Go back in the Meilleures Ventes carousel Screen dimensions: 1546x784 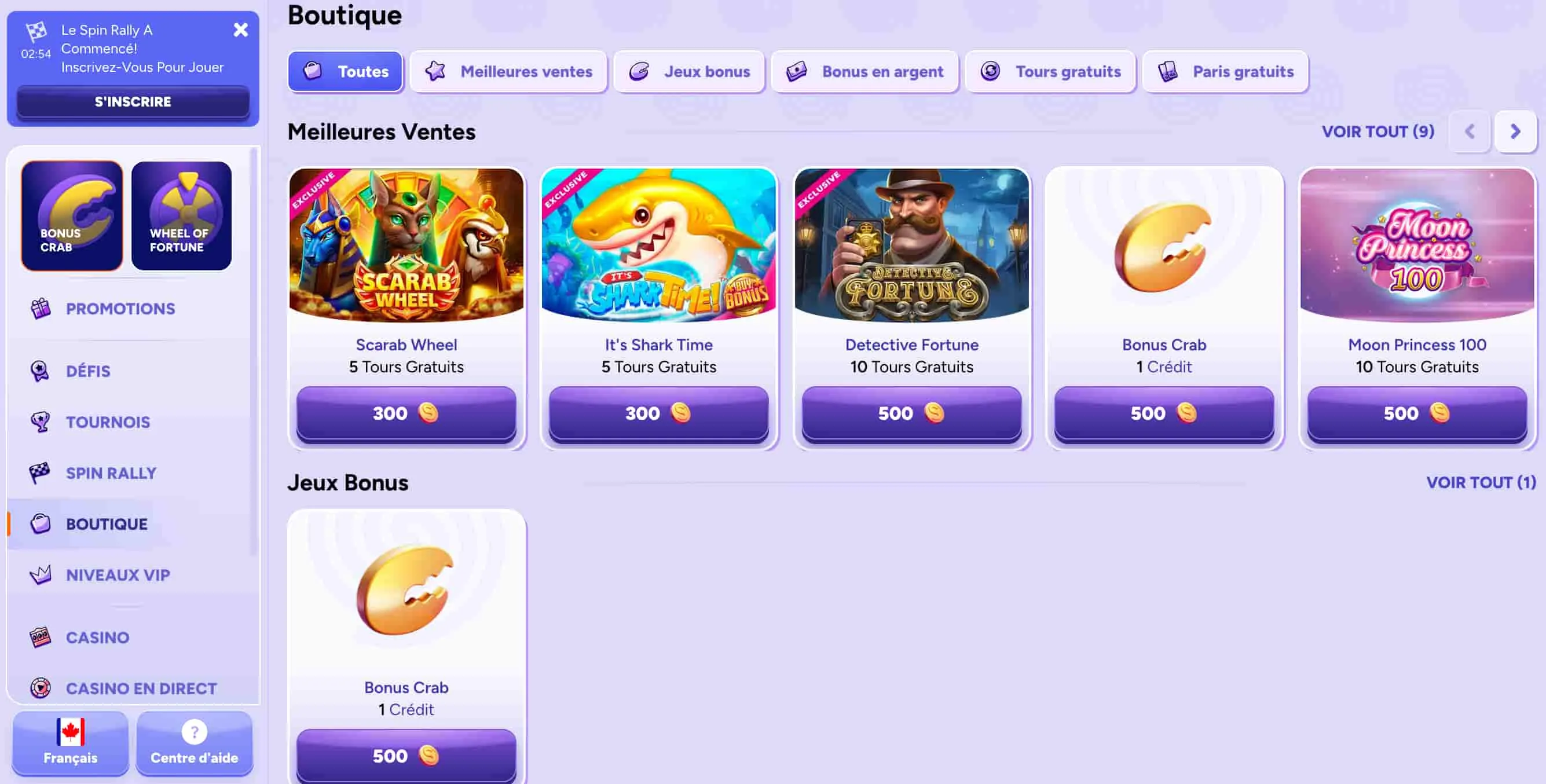1469,132
